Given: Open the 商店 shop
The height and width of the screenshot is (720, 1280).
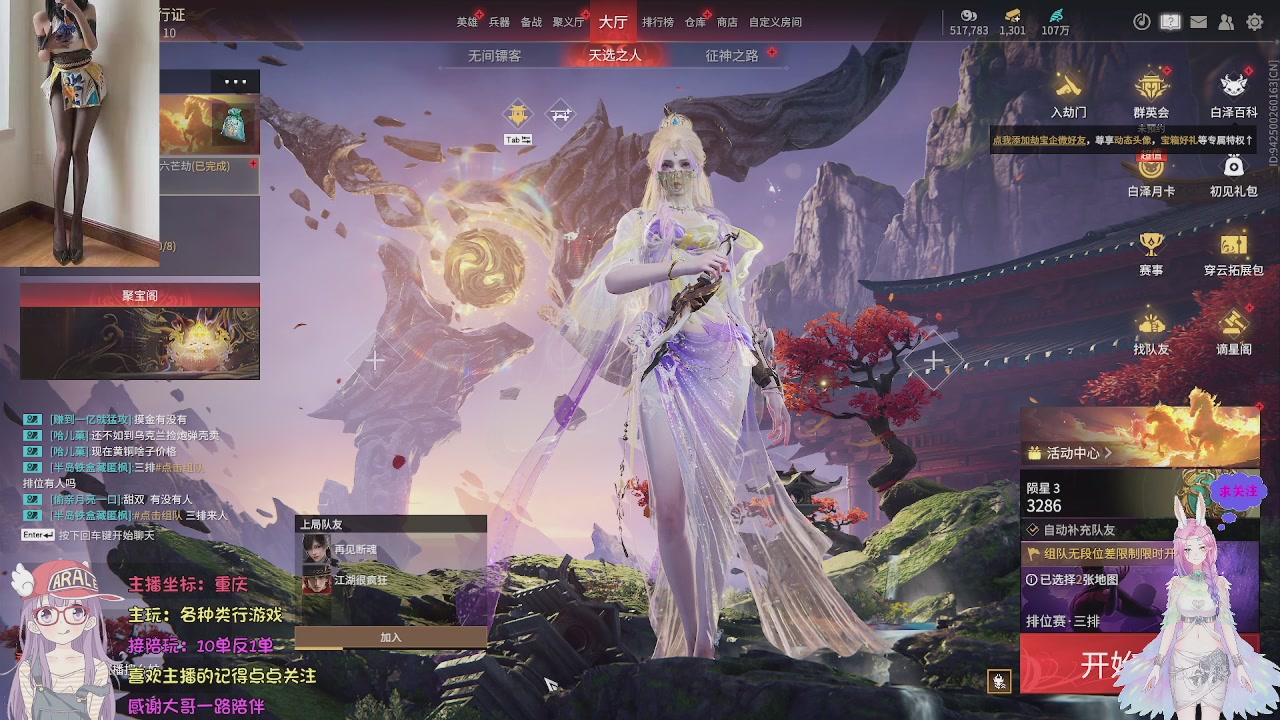Looking at the screenshot, I should (727, 22).
